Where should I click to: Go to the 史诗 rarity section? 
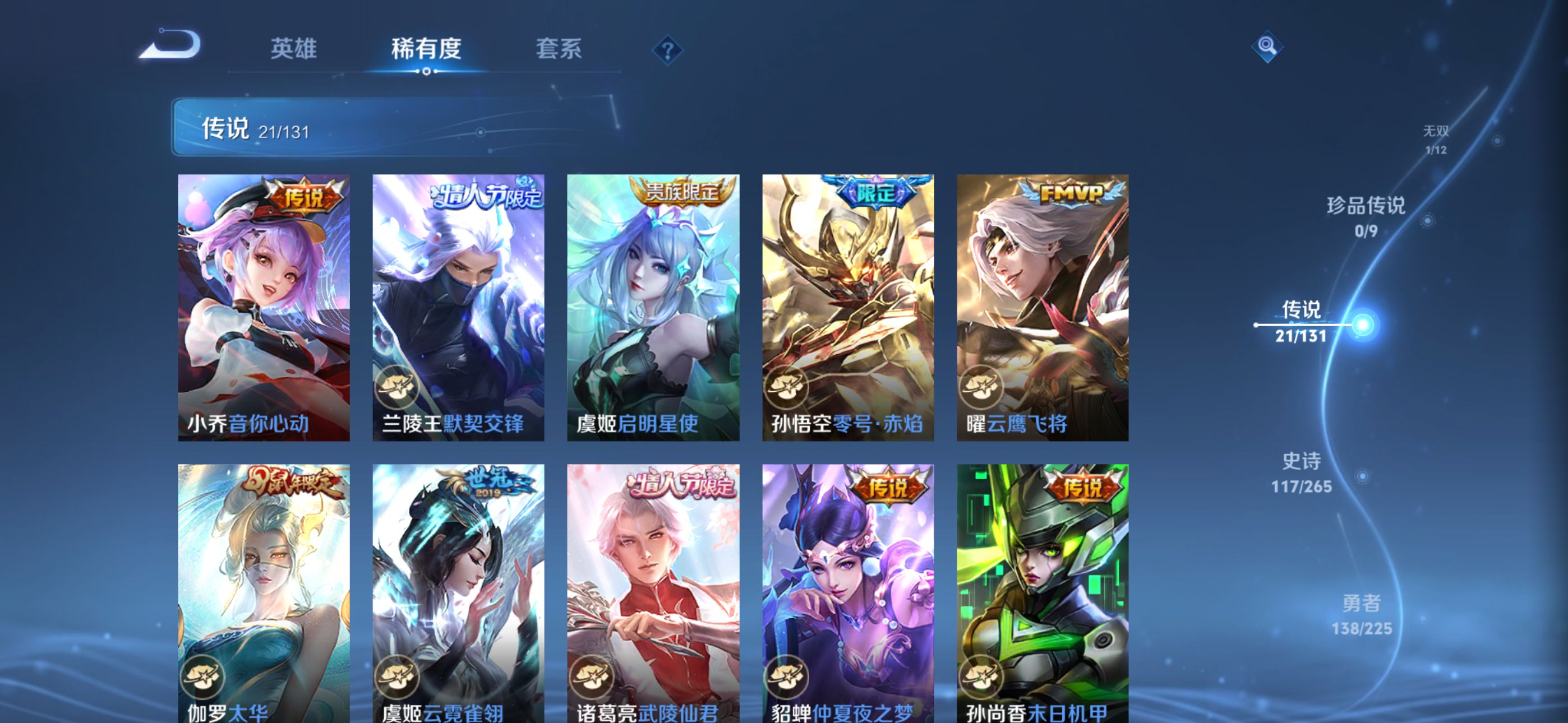[x=1302, y=472]
